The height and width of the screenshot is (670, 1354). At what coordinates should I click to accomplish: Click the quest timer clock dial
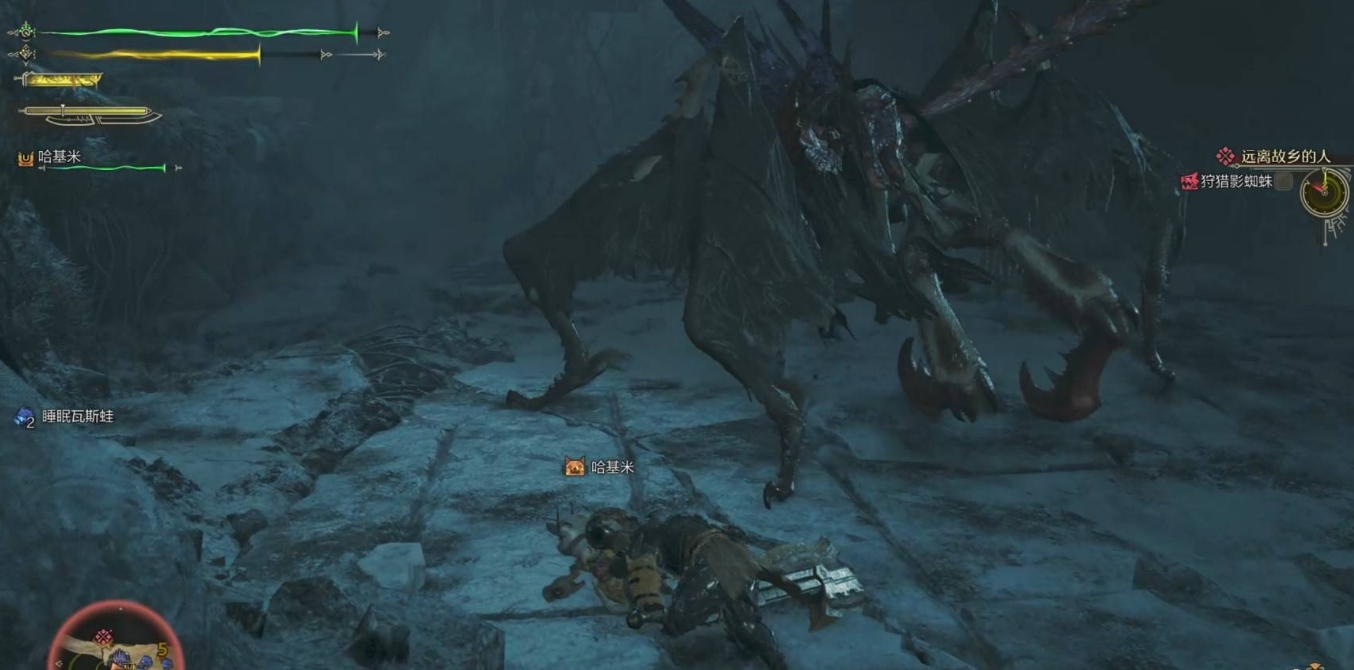(1324, 191)
